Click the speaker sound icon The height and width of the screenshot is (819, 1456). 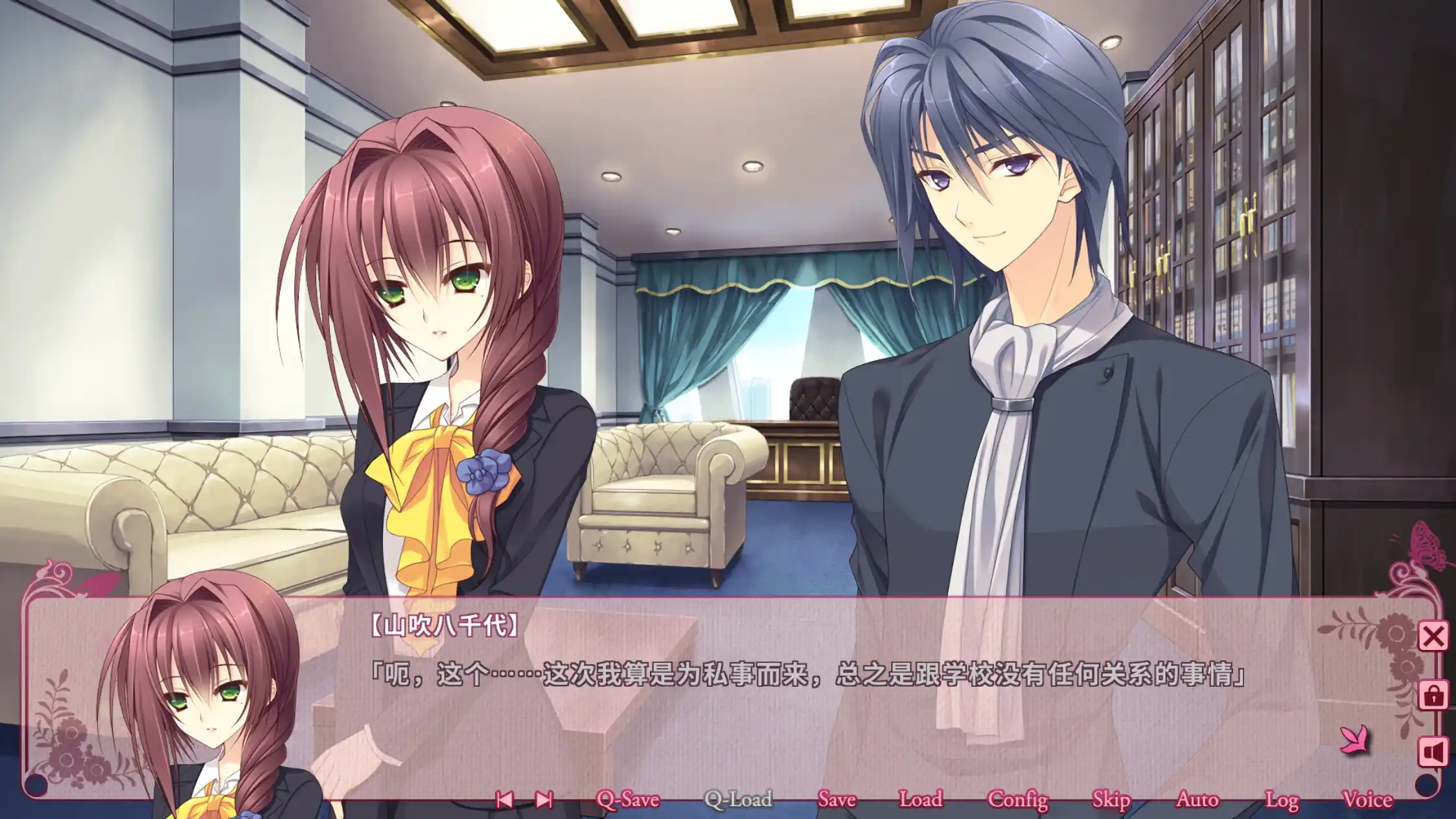1433,752
